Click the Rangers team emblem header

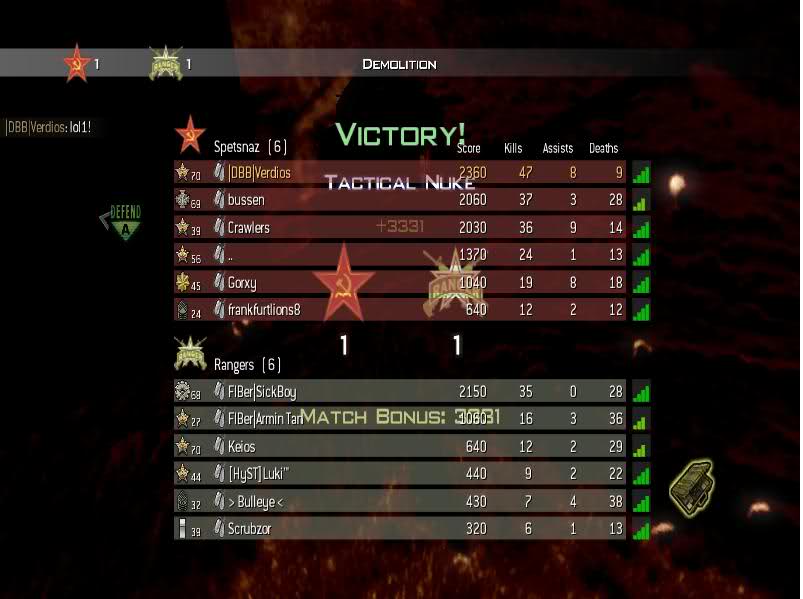(x=190, y=353)
